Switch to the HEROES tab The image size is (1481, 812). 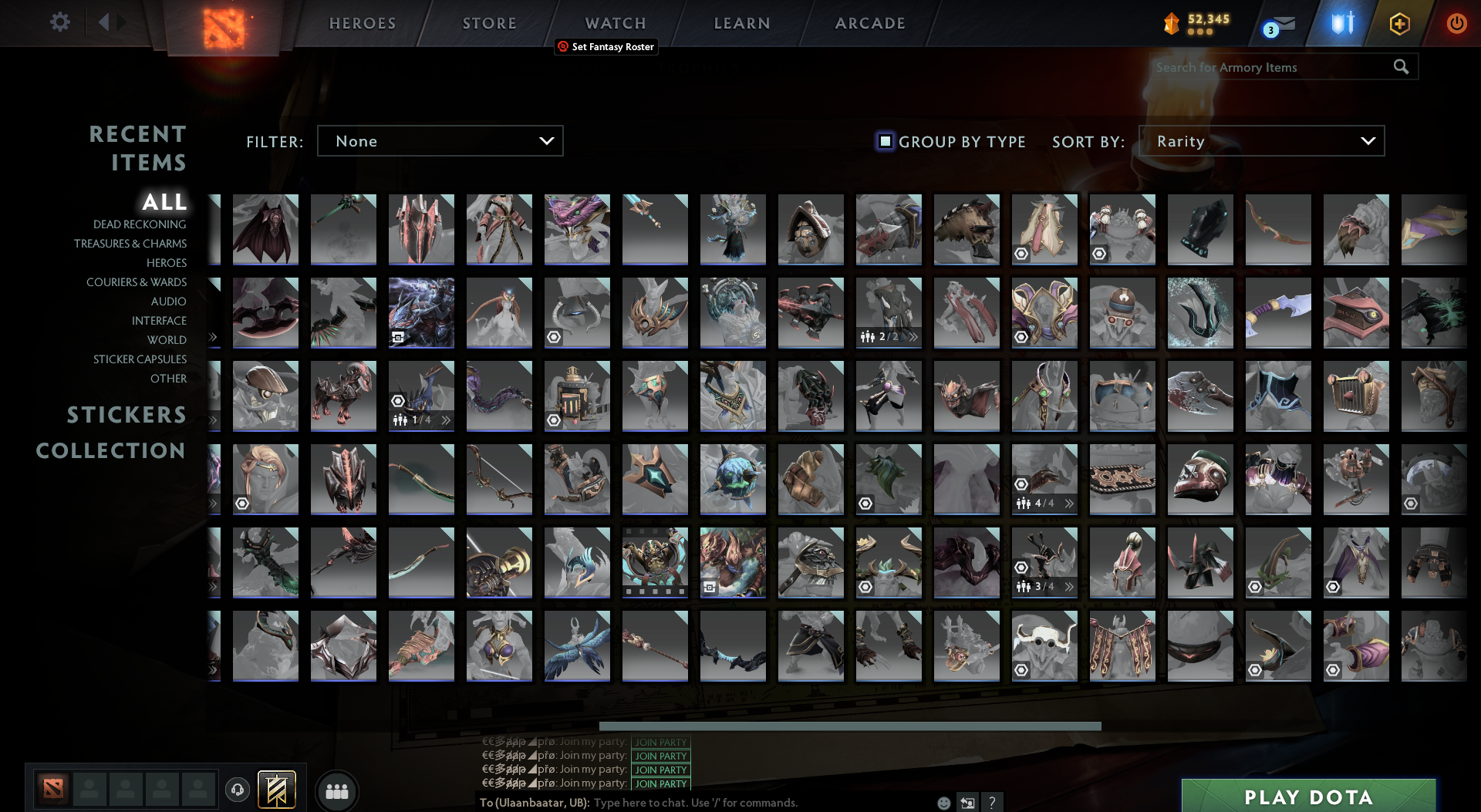point(362,23)
